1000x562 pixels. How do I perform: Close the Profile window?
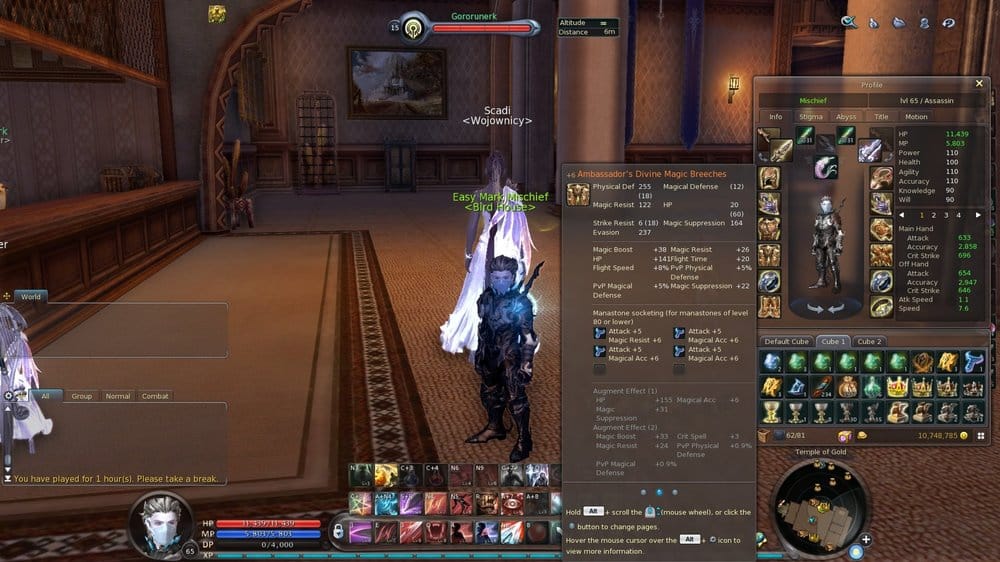click(979, 84)
